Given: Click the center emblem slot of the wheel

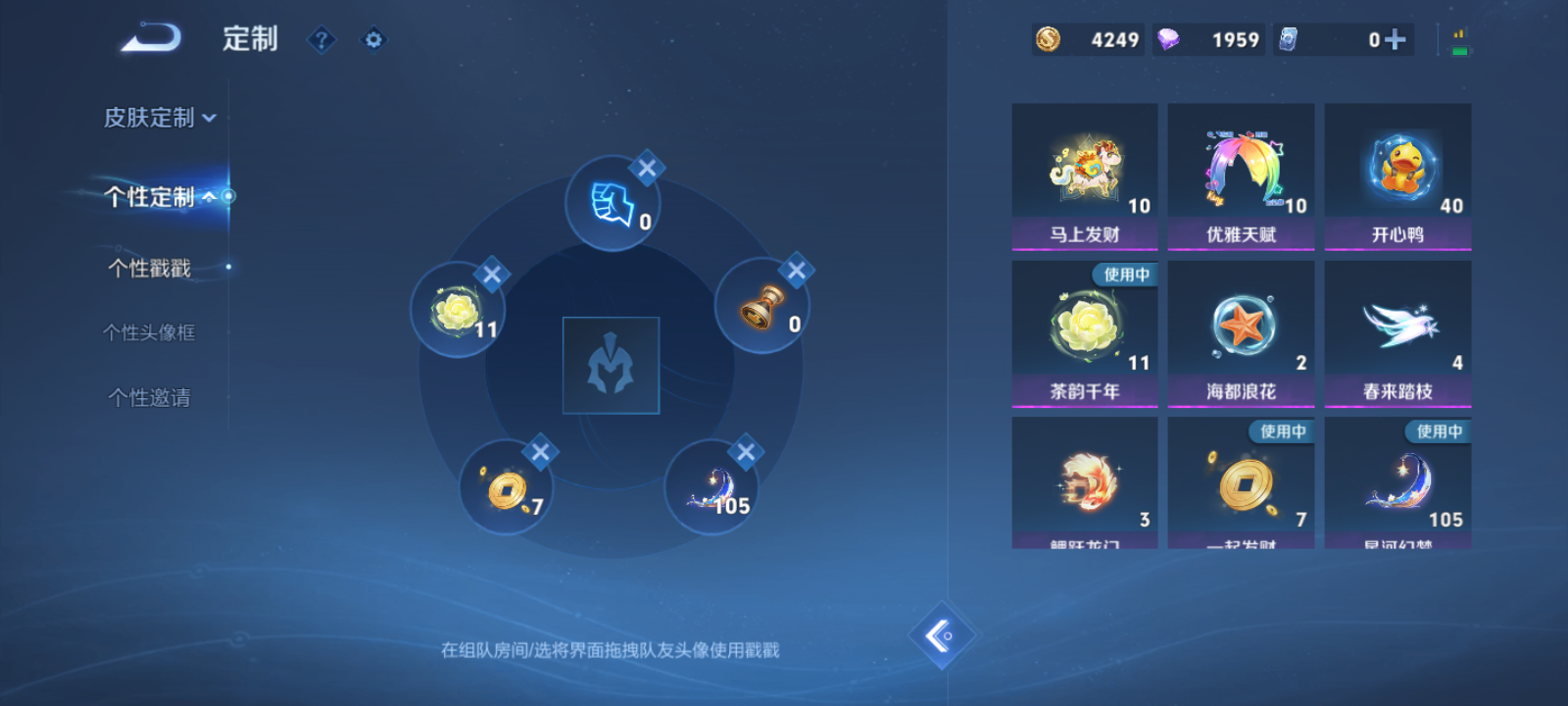Looking at the screenshot, I should pos(611,364).
